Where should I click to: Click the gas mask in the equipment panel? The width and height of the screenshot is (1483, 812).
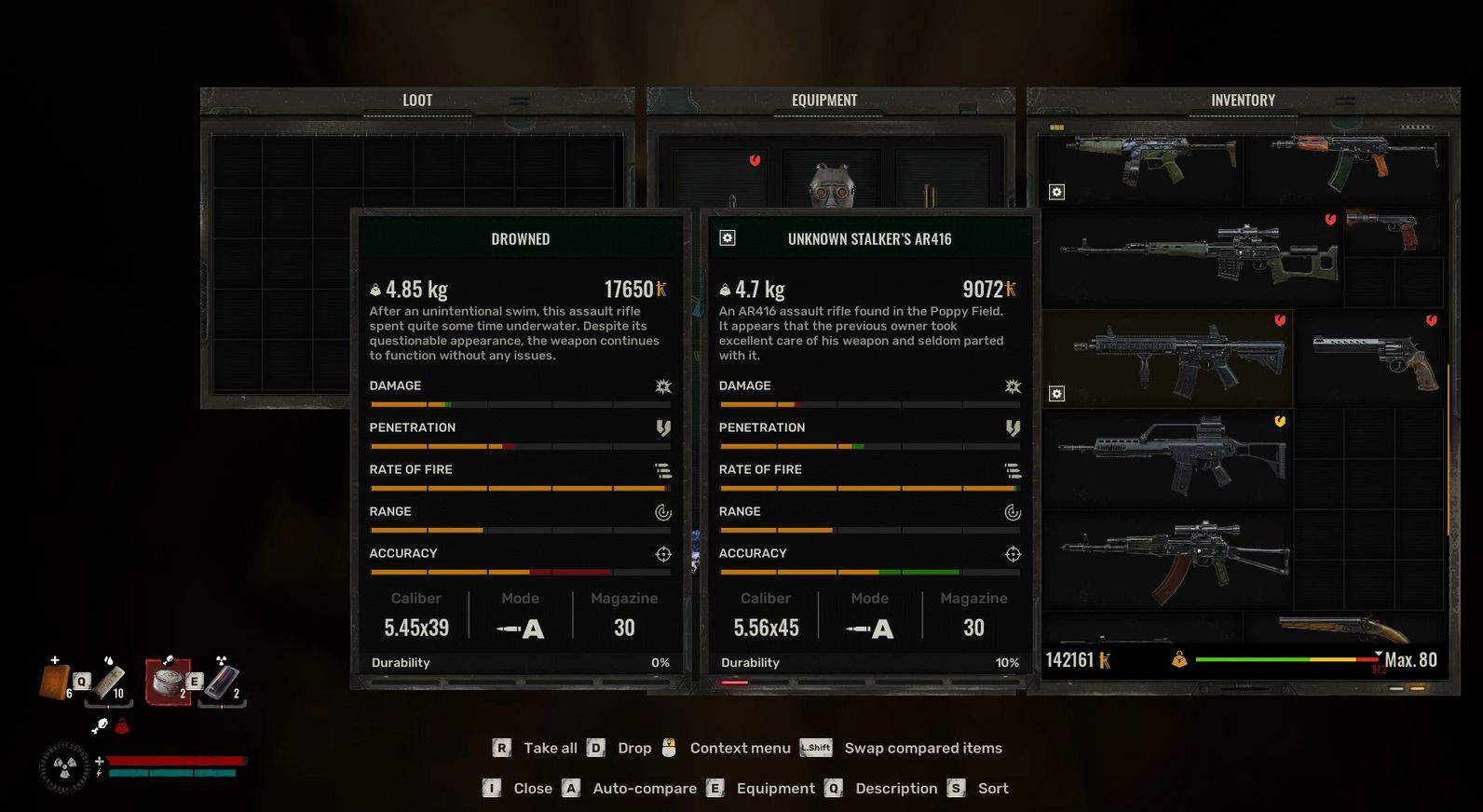coord(832,186)
